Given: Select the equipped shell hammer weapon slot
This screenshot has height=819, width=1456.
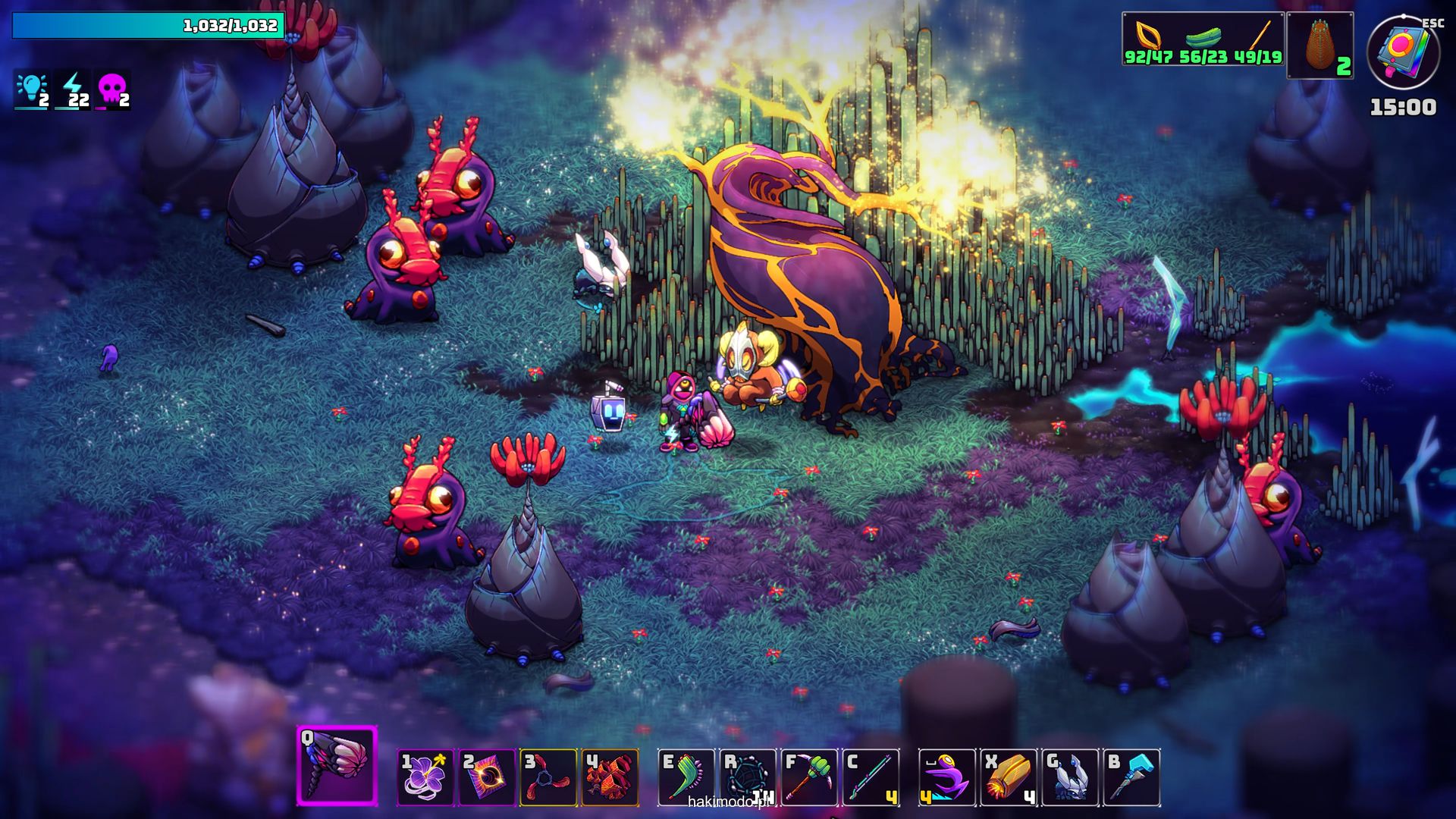Looking at the screenshot, I should pos(337,764).
